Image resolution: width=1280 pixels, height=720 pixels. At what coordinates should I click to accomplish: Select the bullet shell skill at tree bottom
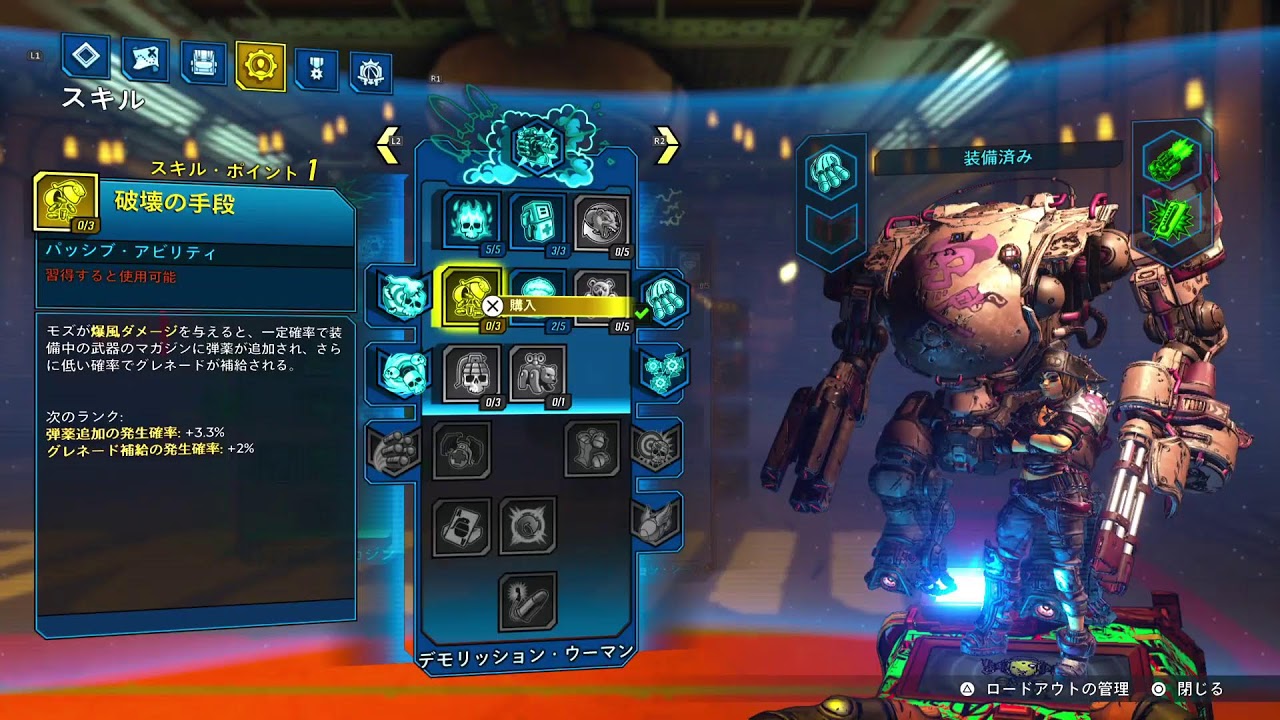[x=527, y=600]
